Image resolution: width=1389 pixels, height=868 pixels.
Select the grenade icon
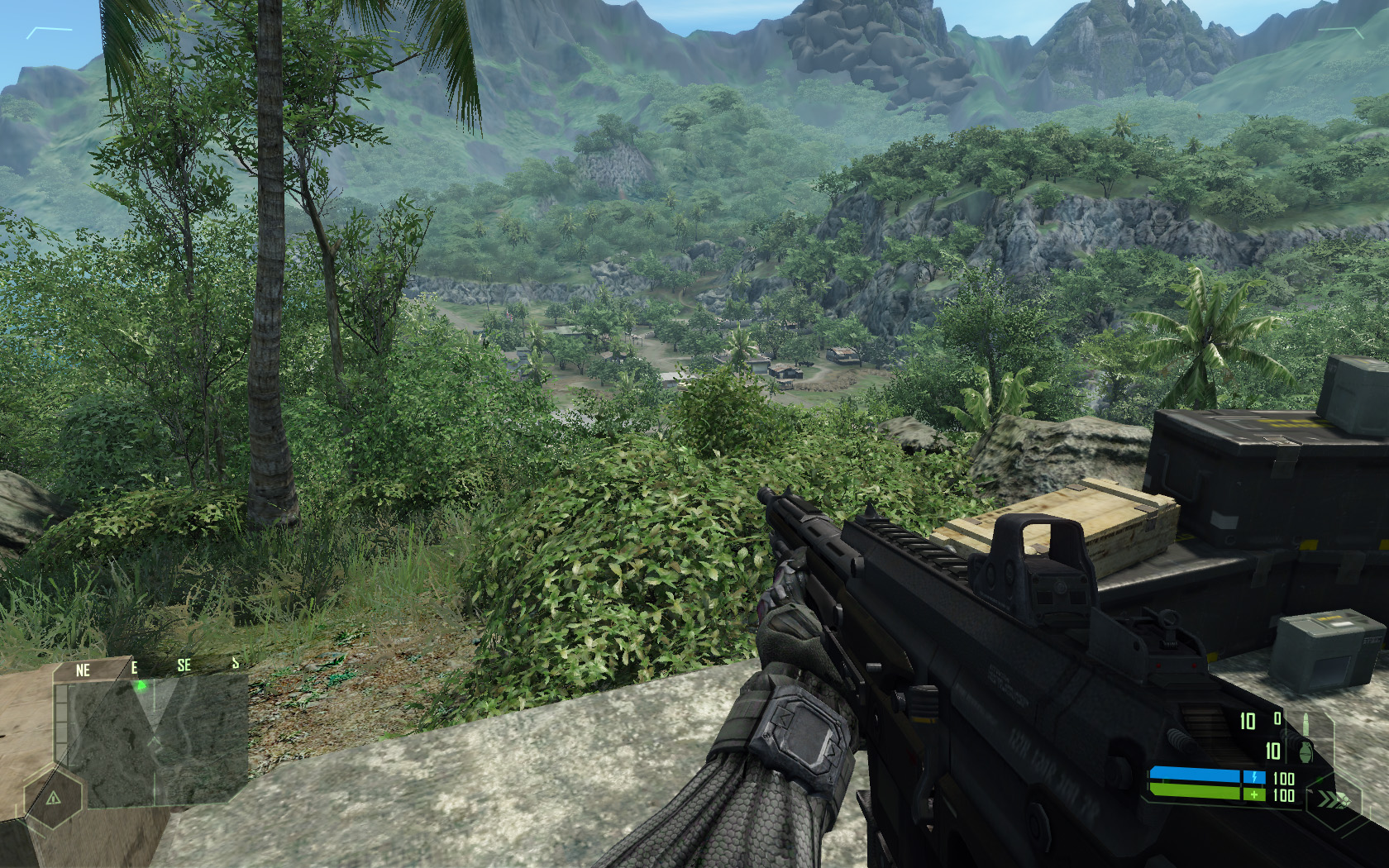[x=1308, y=752]
